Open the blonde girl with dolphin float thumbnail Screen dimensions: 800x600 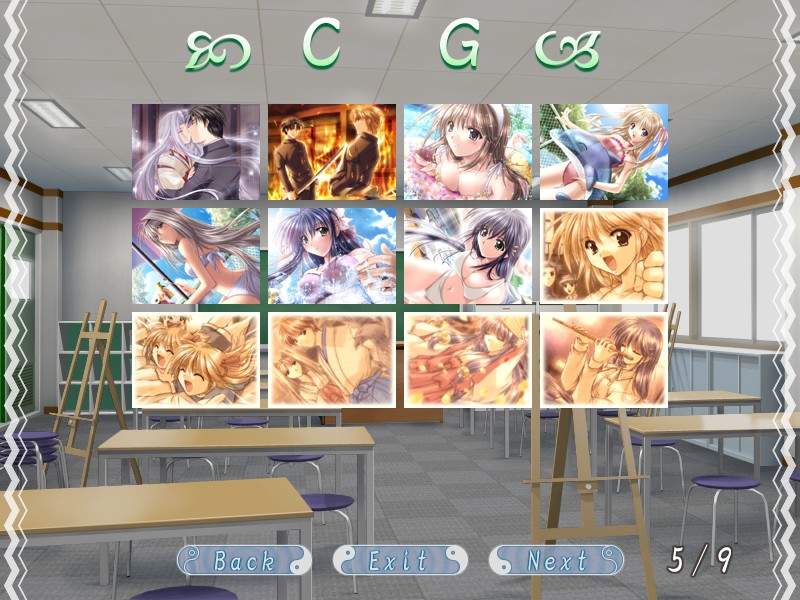point(604,151)
